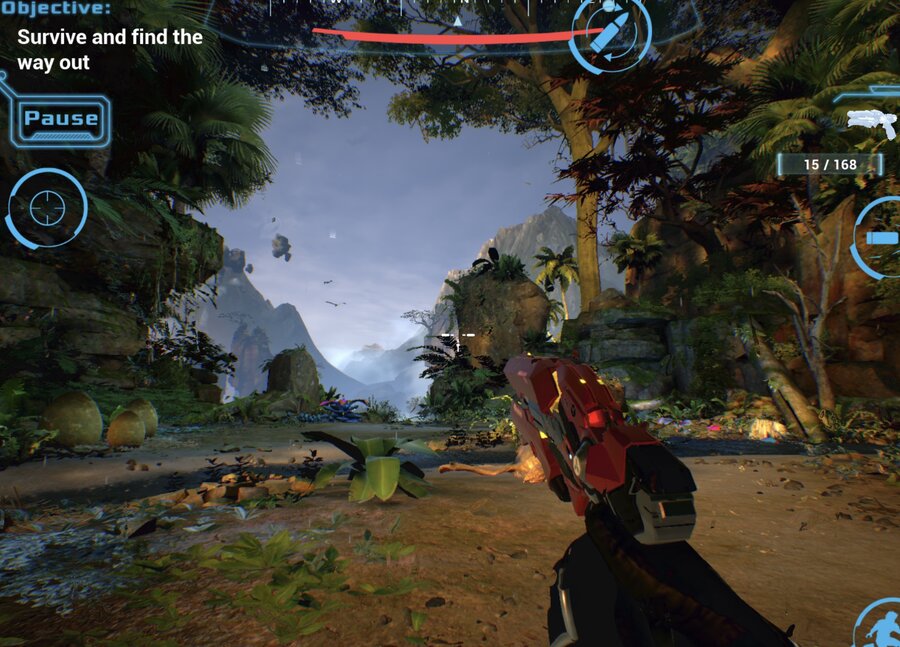Tap the crosshair aim button
Screen dimensions: 900x647
pyautogui.click(x=47, y=208)
